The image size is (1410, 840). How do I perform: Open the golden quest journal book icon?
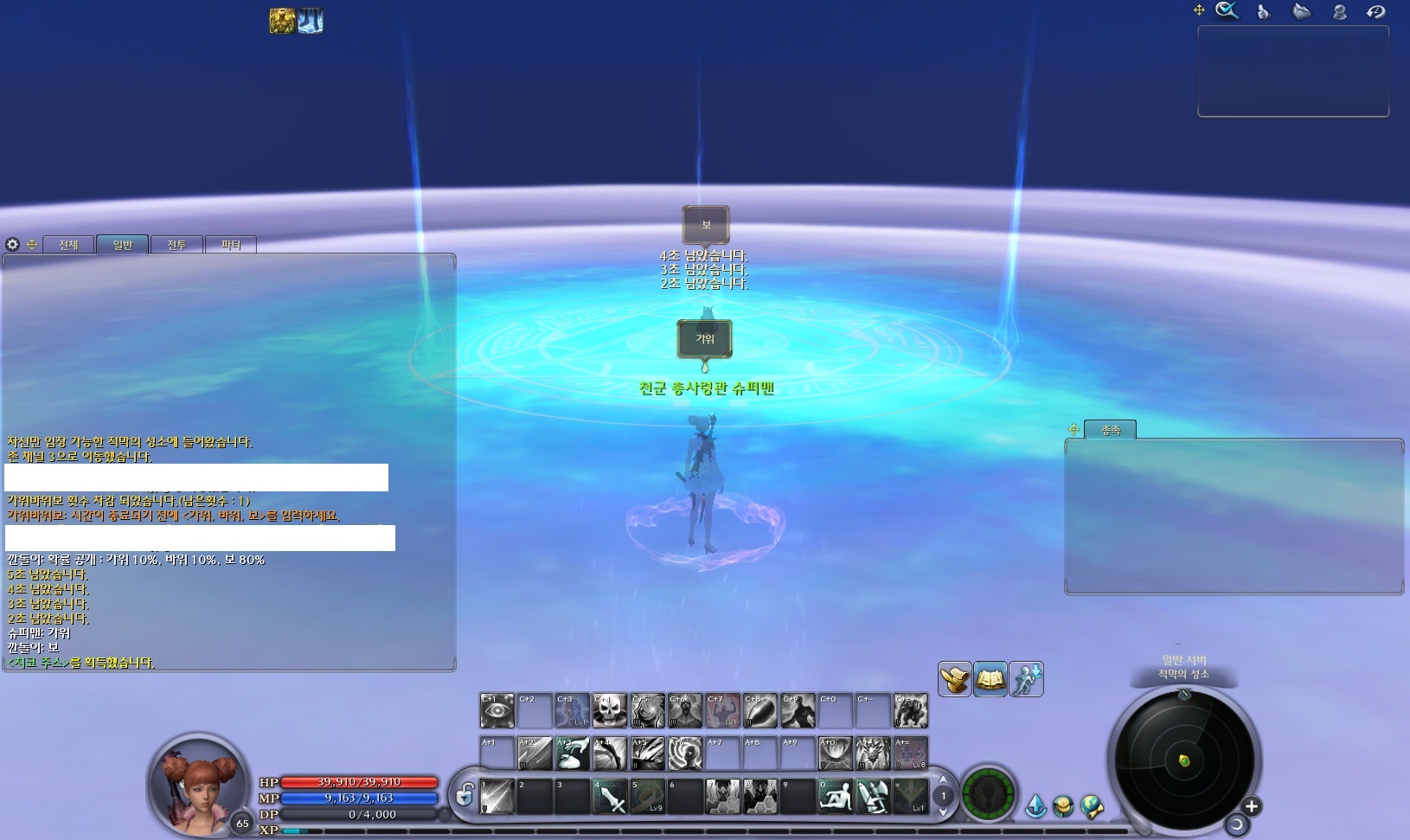click(x=990, y=679)
